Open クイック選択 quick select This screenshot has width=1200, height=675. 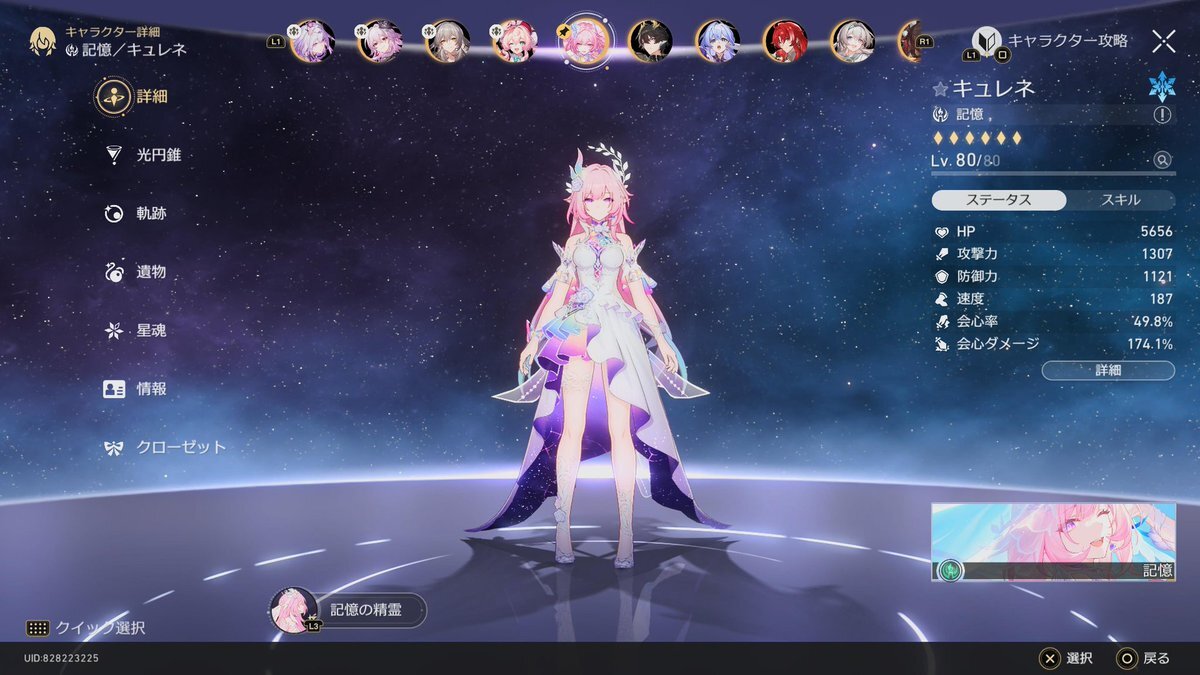(x=86, y=628)
